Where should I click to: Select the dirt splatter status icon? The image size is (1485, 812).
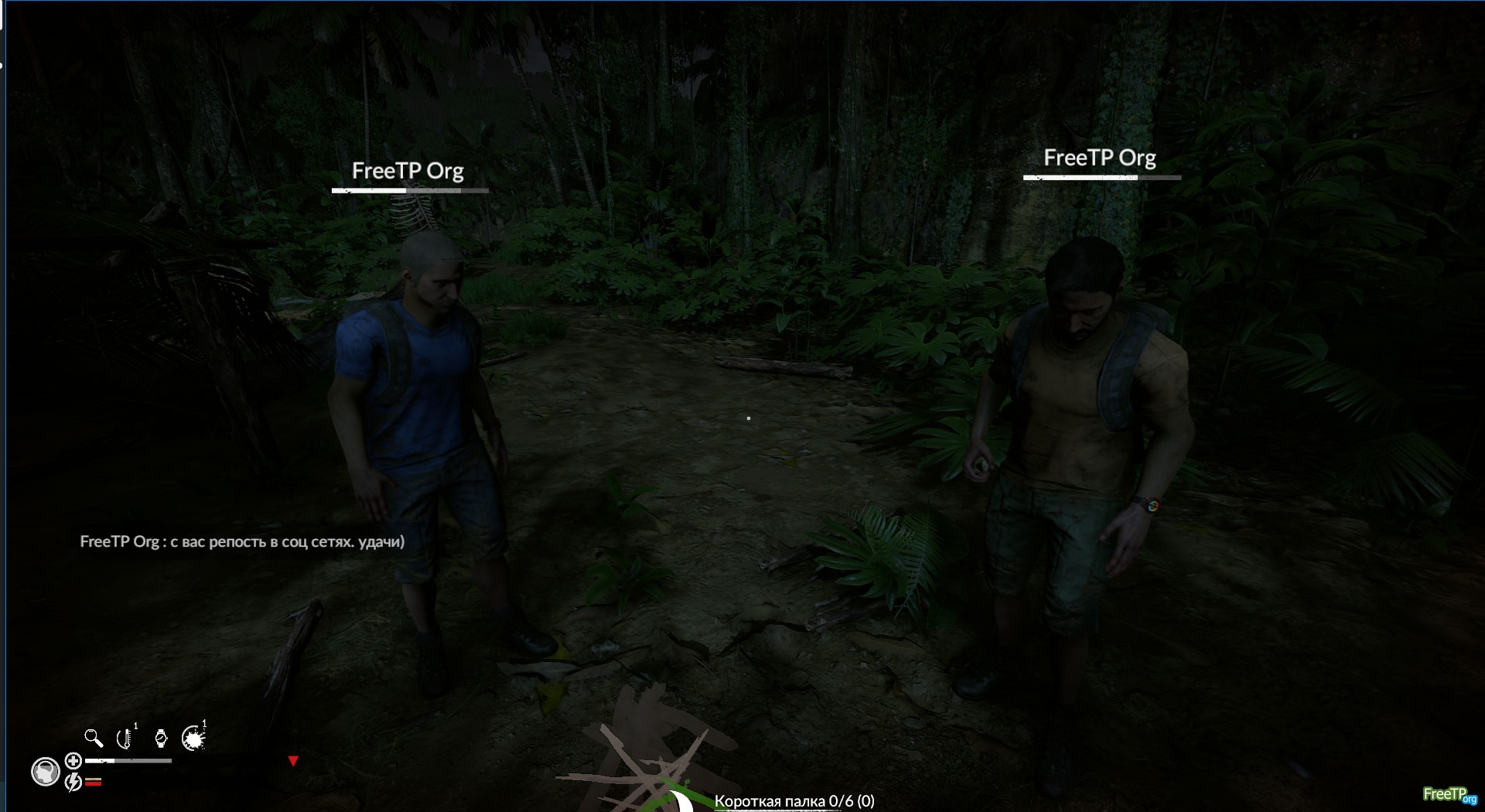[x=193, y=739]
